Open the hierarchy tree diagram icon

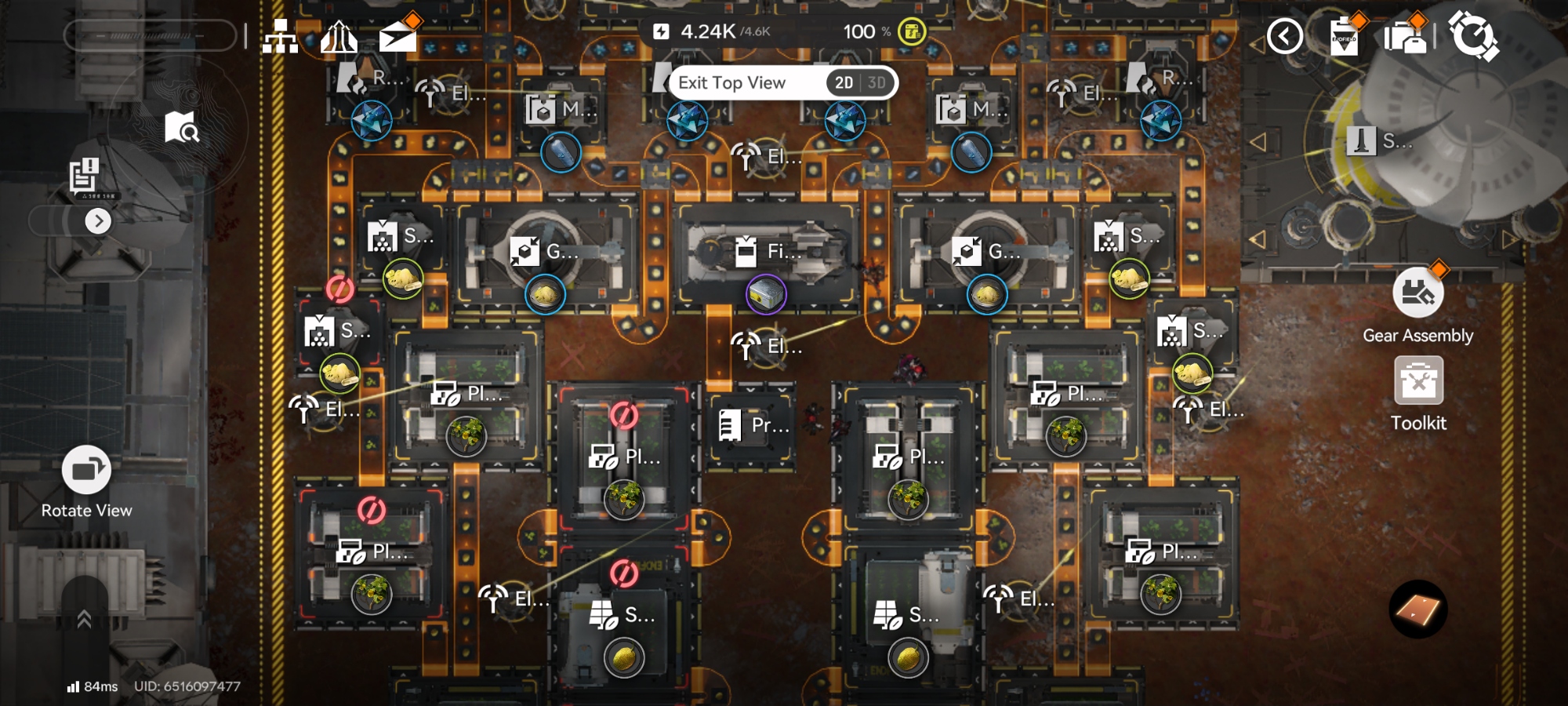click(280, 36)
